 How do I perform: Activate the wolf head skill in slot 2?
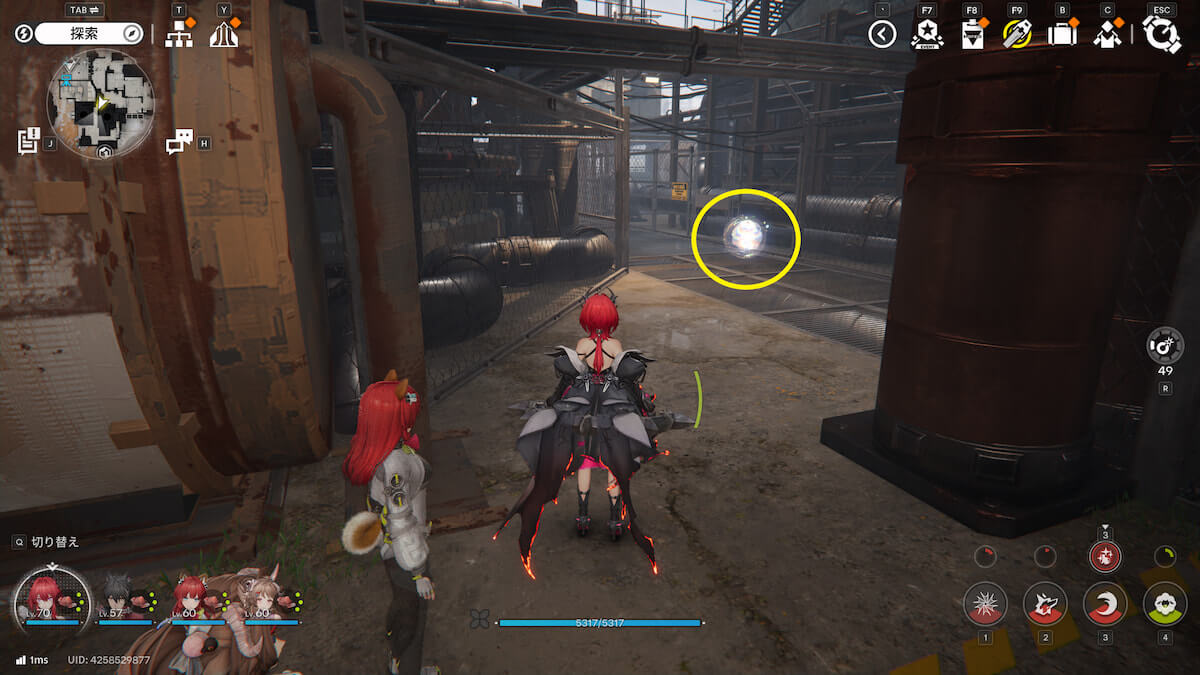point(1044,604)
